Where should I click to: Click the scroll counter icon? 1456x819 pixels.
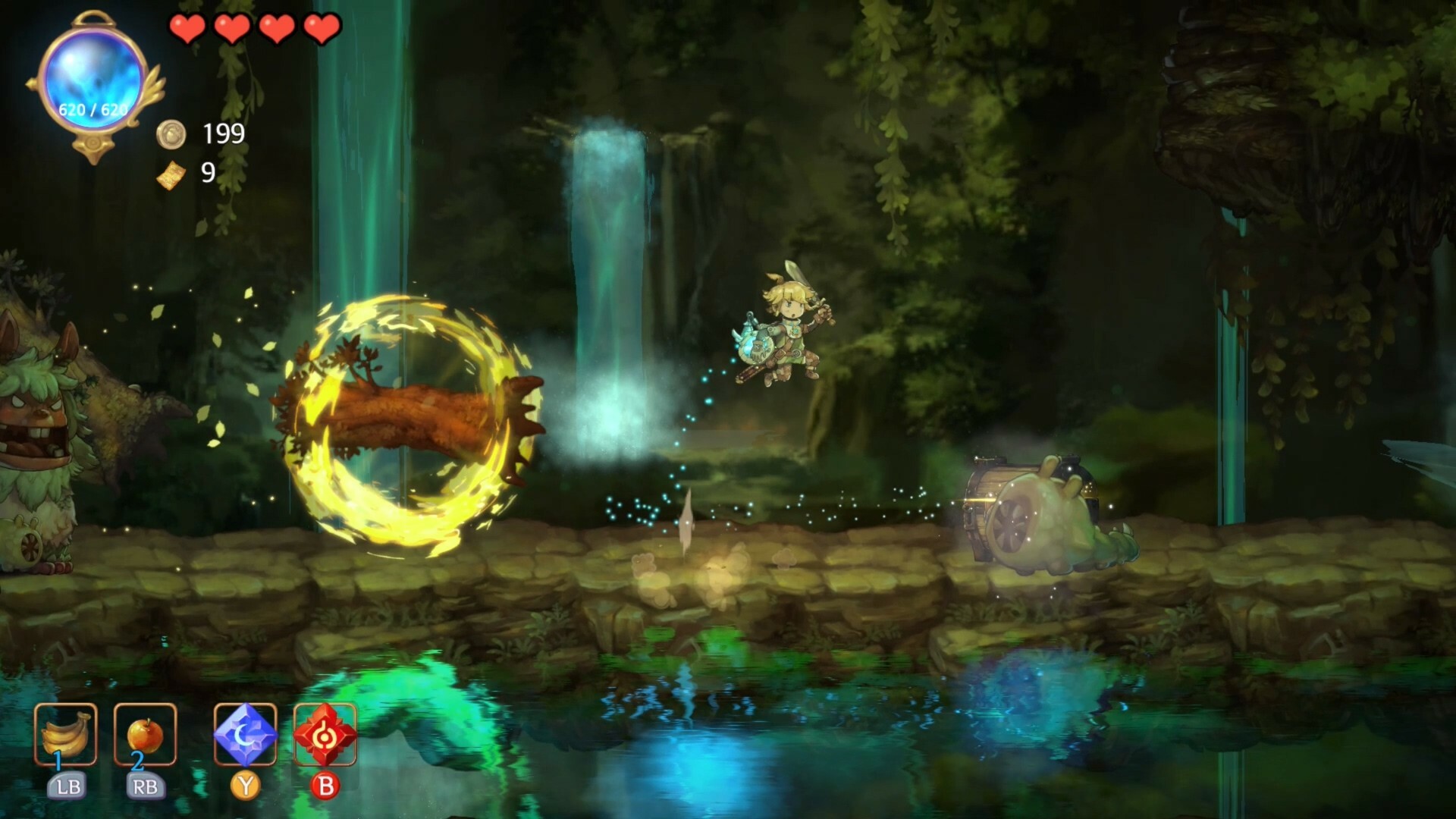[x=173, y=175]
